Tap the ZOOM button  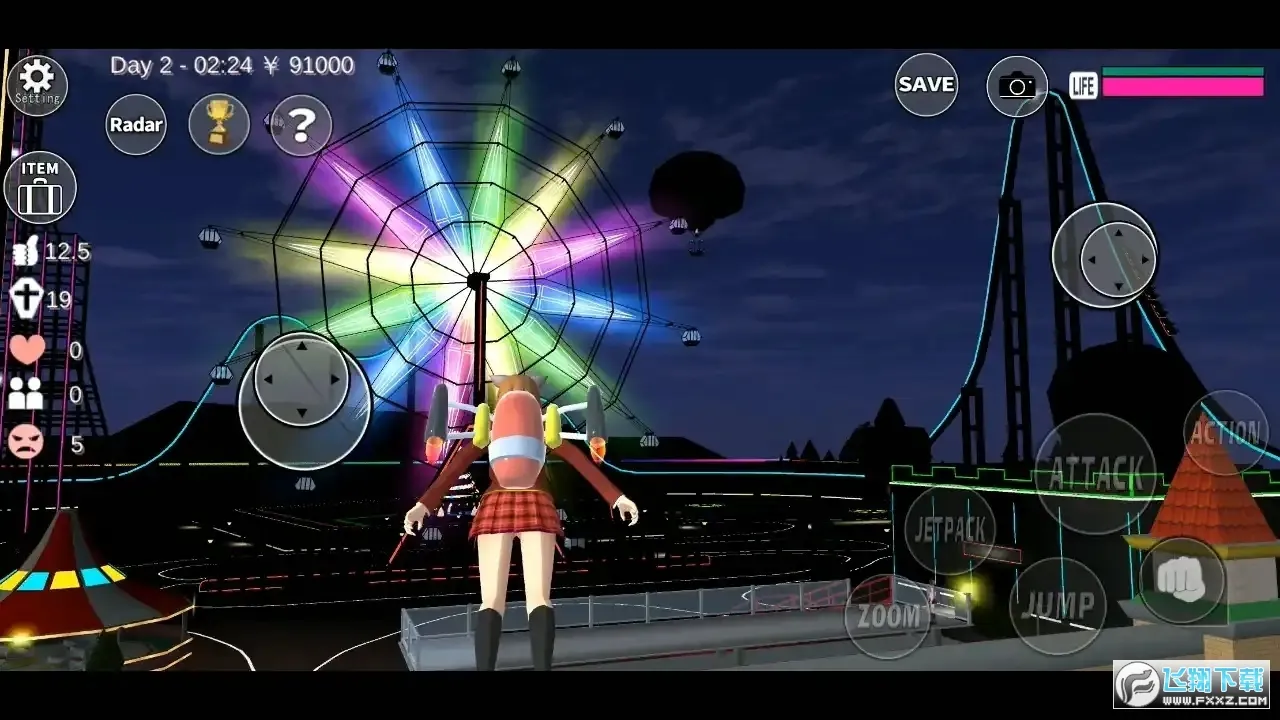click(887, 617)
